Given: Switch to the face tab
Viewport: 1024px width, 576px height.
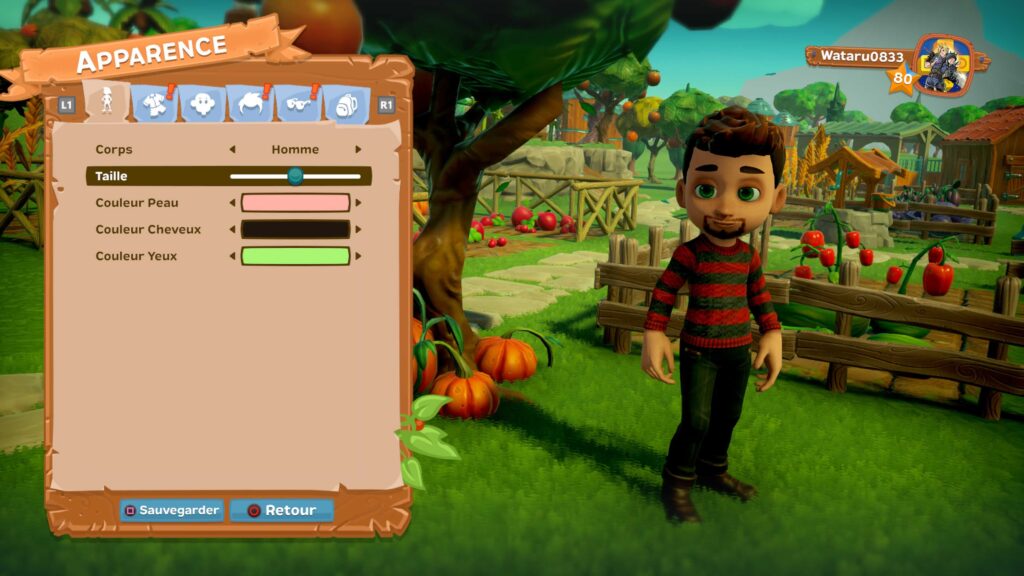Looking at the screenshot, I should click(202, 103).
